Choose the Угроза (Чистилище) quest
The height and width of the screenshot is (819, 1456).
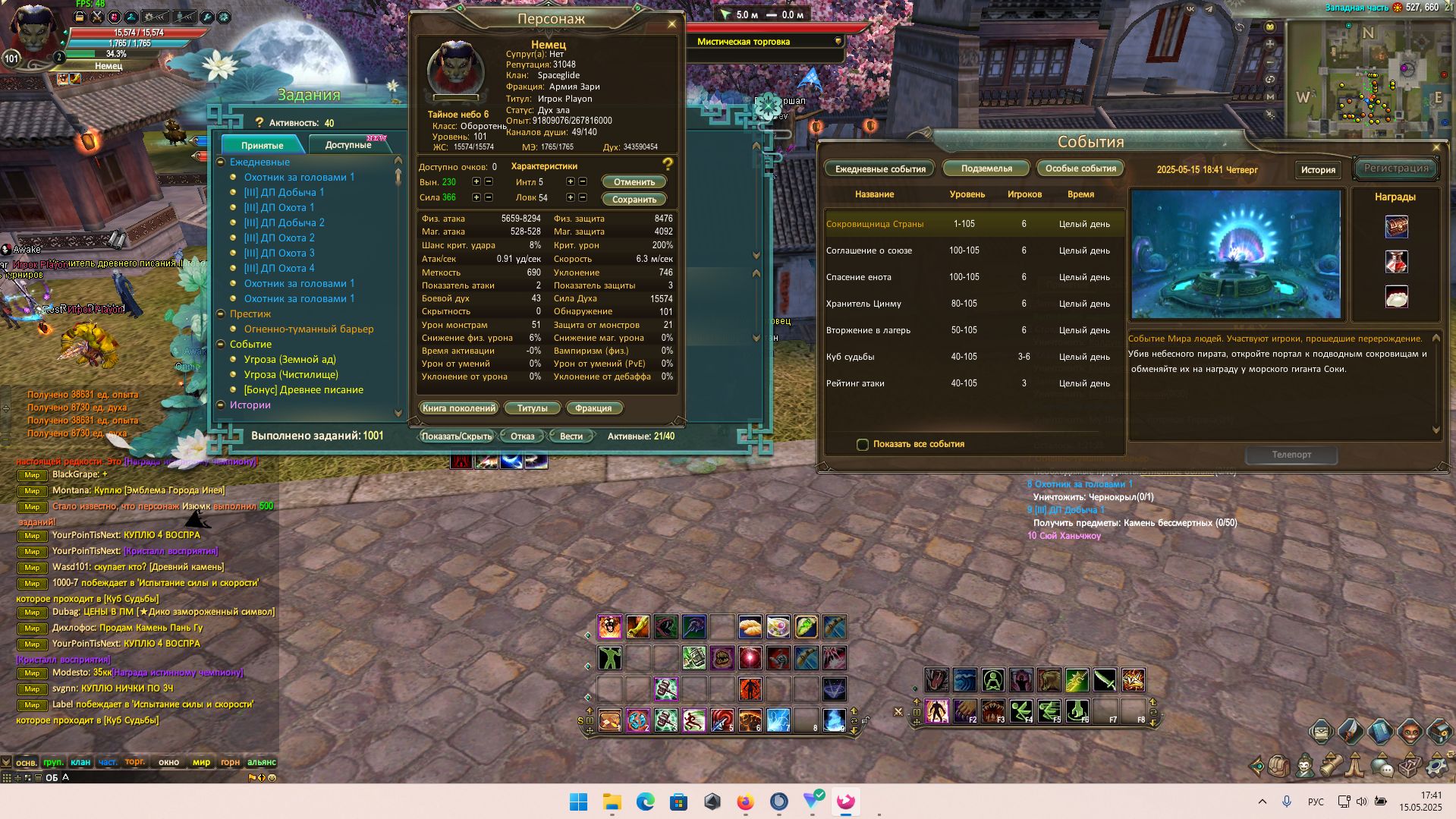(x=291, y=375)
